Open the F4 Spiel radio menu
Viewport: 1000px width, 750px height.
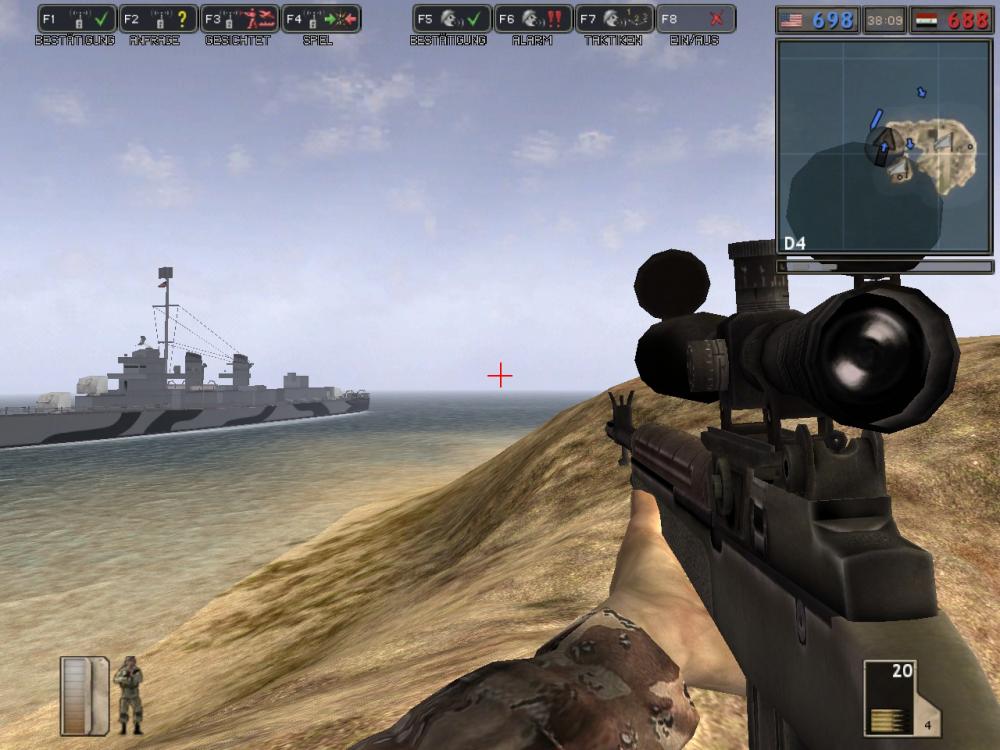click(x=321, y=19)
